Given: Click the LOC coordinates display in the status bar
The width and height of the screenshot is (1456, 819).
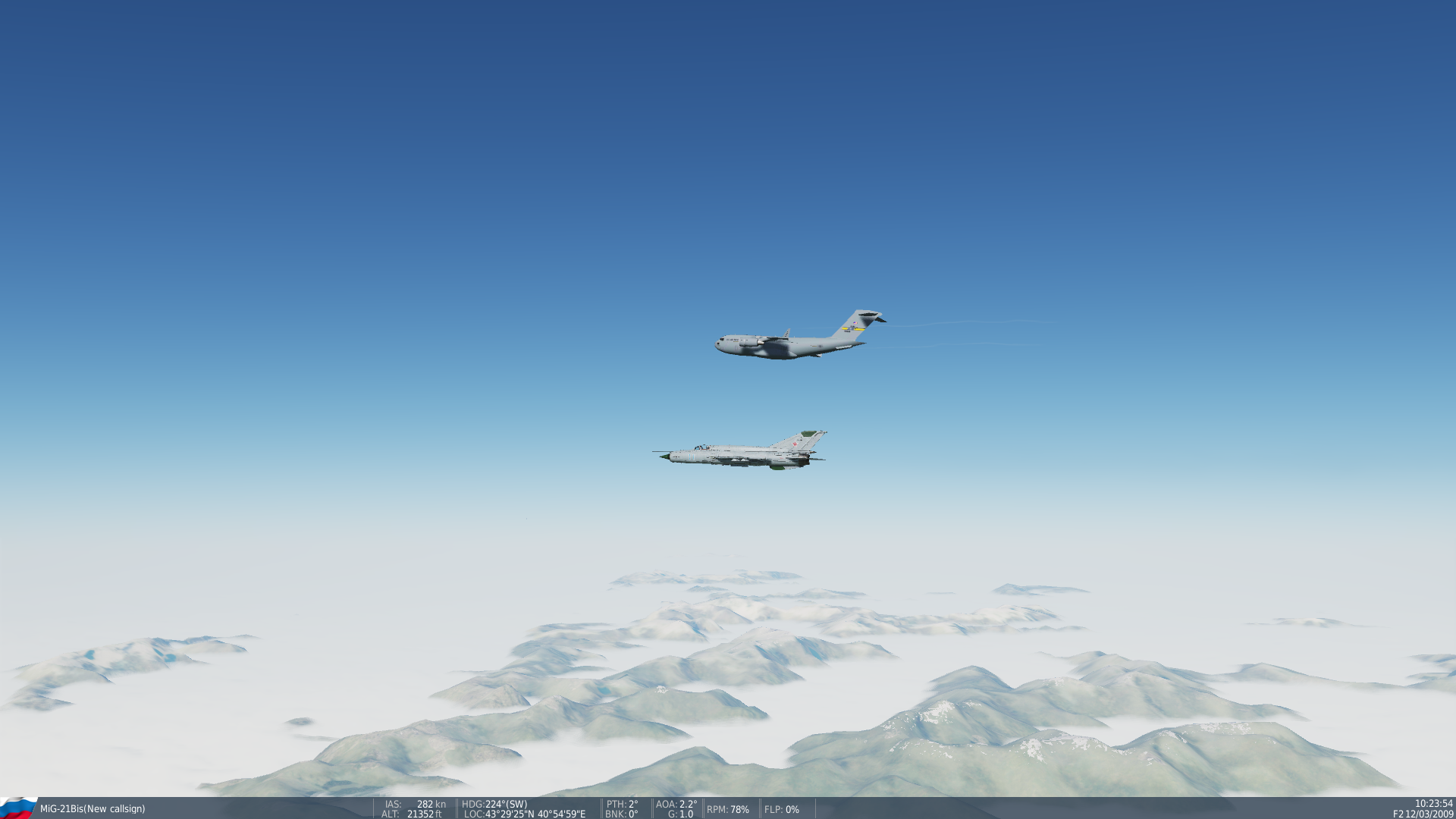Looking at the screenshot, I should click(x=523, y=814).
